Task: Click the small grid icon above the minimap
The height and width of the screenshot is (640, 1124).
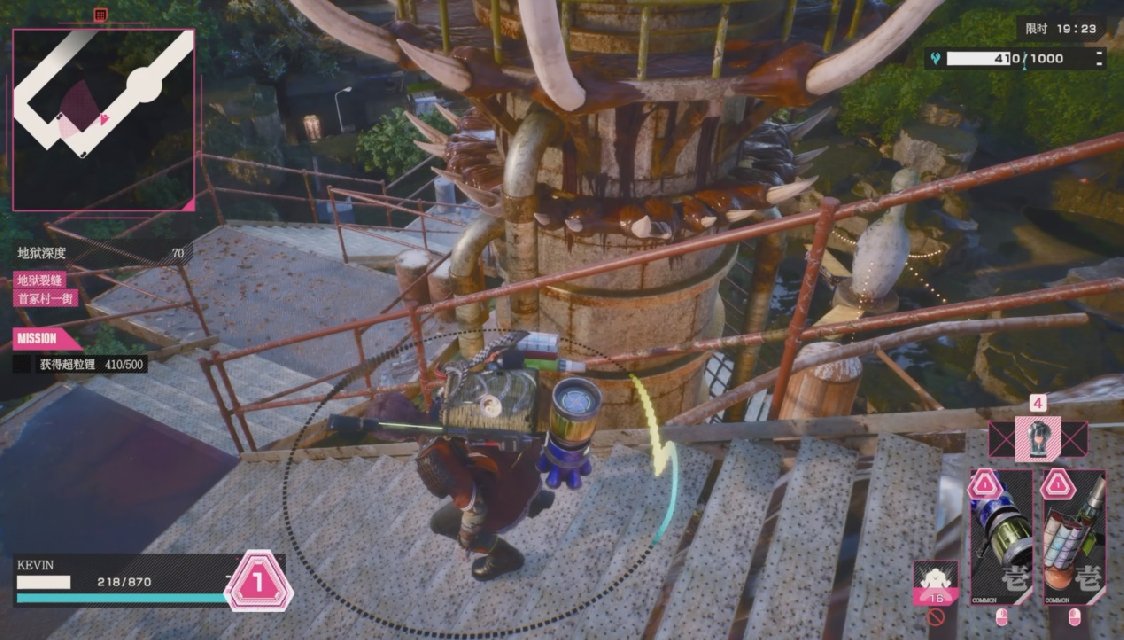Action: [100, 15]
